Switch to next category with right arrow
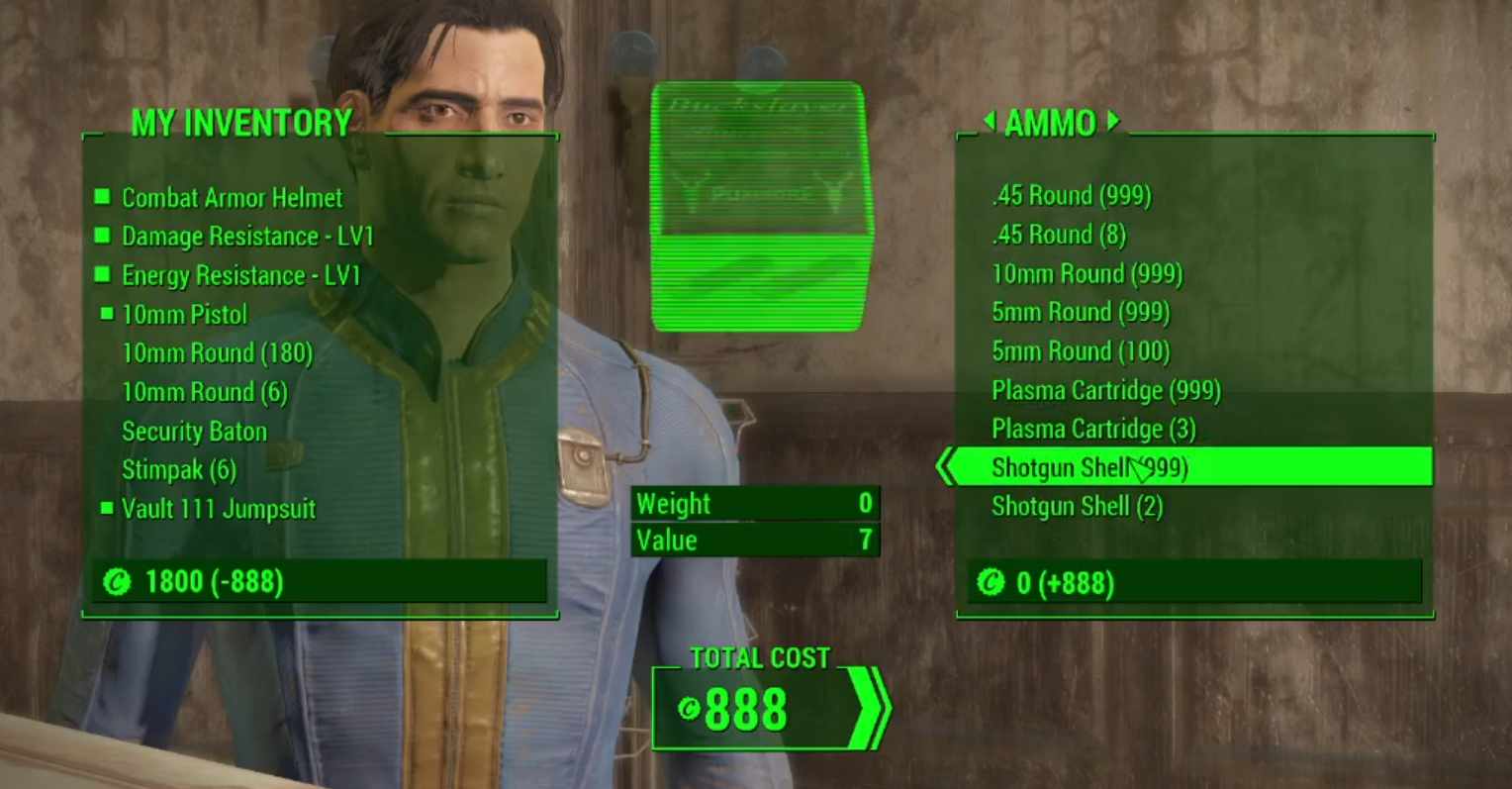Viewport: 1512px width, 789px height. [1113, 121]
